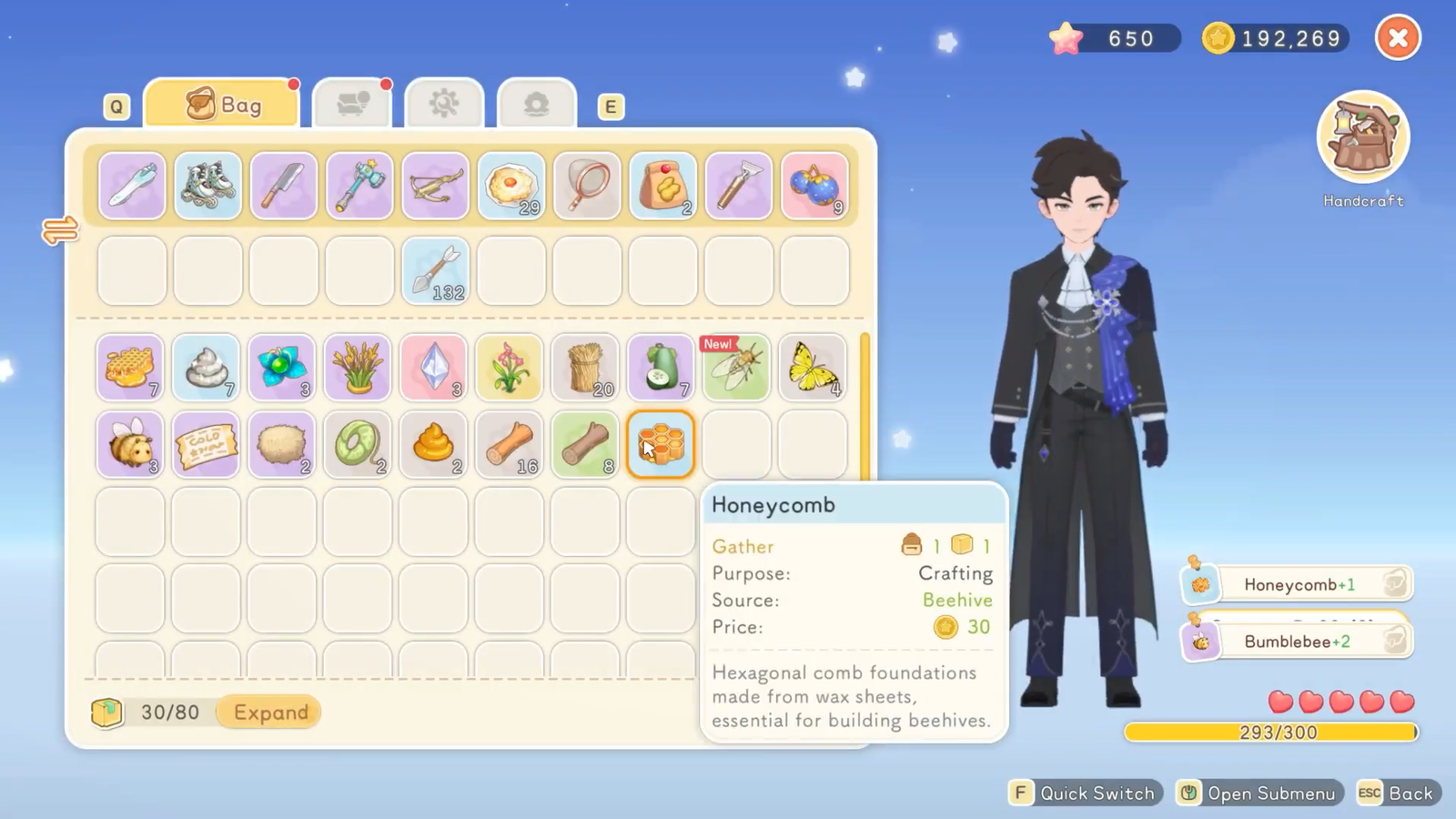This screenshot has height=819, width=1456.
Task: Click the new insect item slot
Action: coord(736,368)
